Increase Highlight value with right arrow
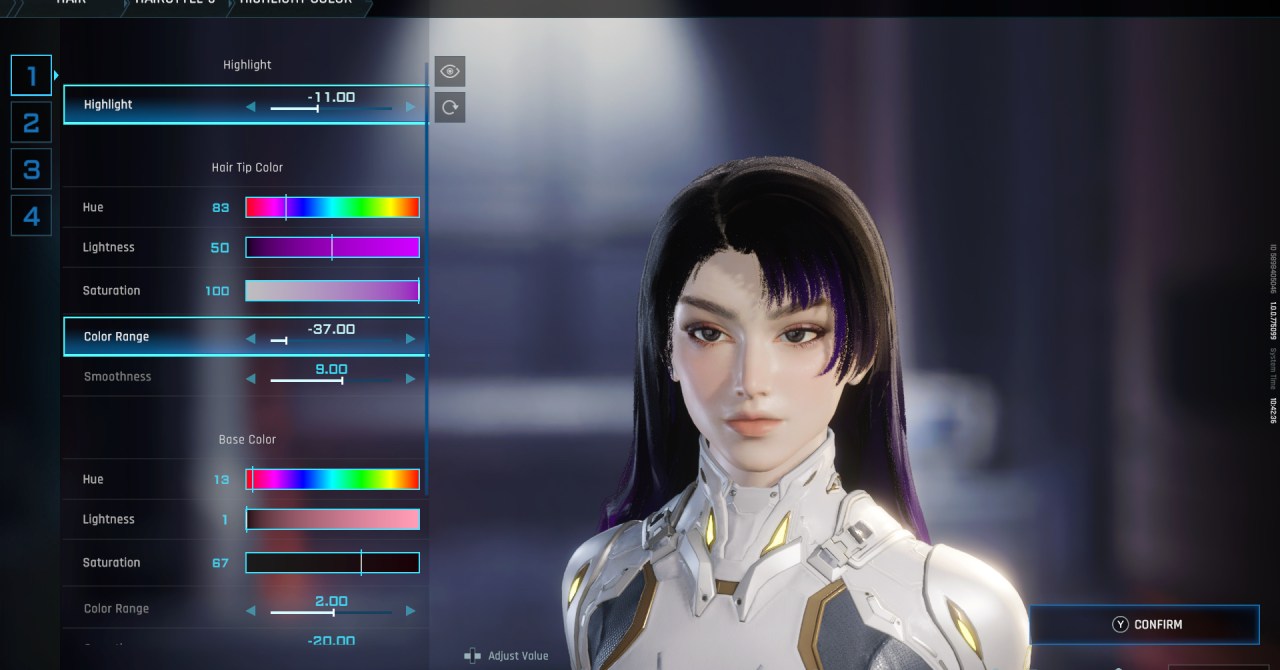1280x670 pixels. point(410,107)
